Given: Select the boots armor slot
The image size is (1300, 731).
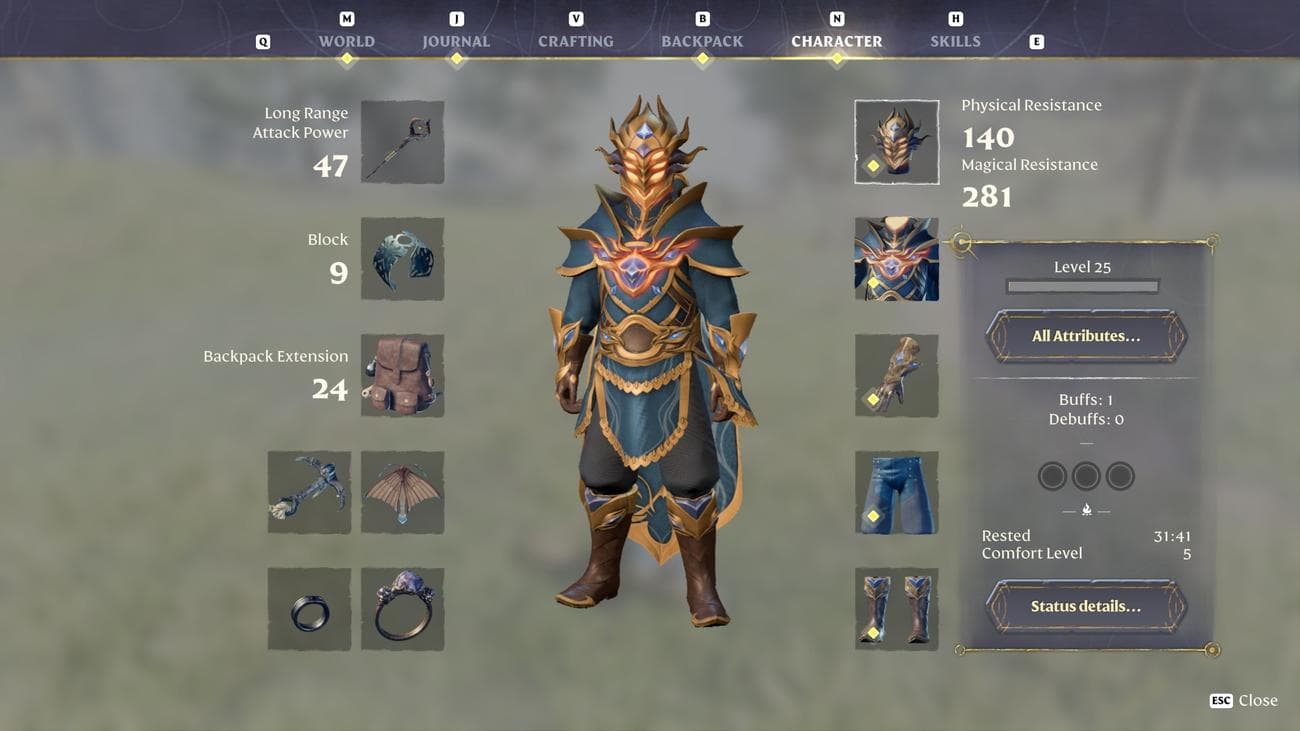Looking at the screenshot, I should (896, 609).
